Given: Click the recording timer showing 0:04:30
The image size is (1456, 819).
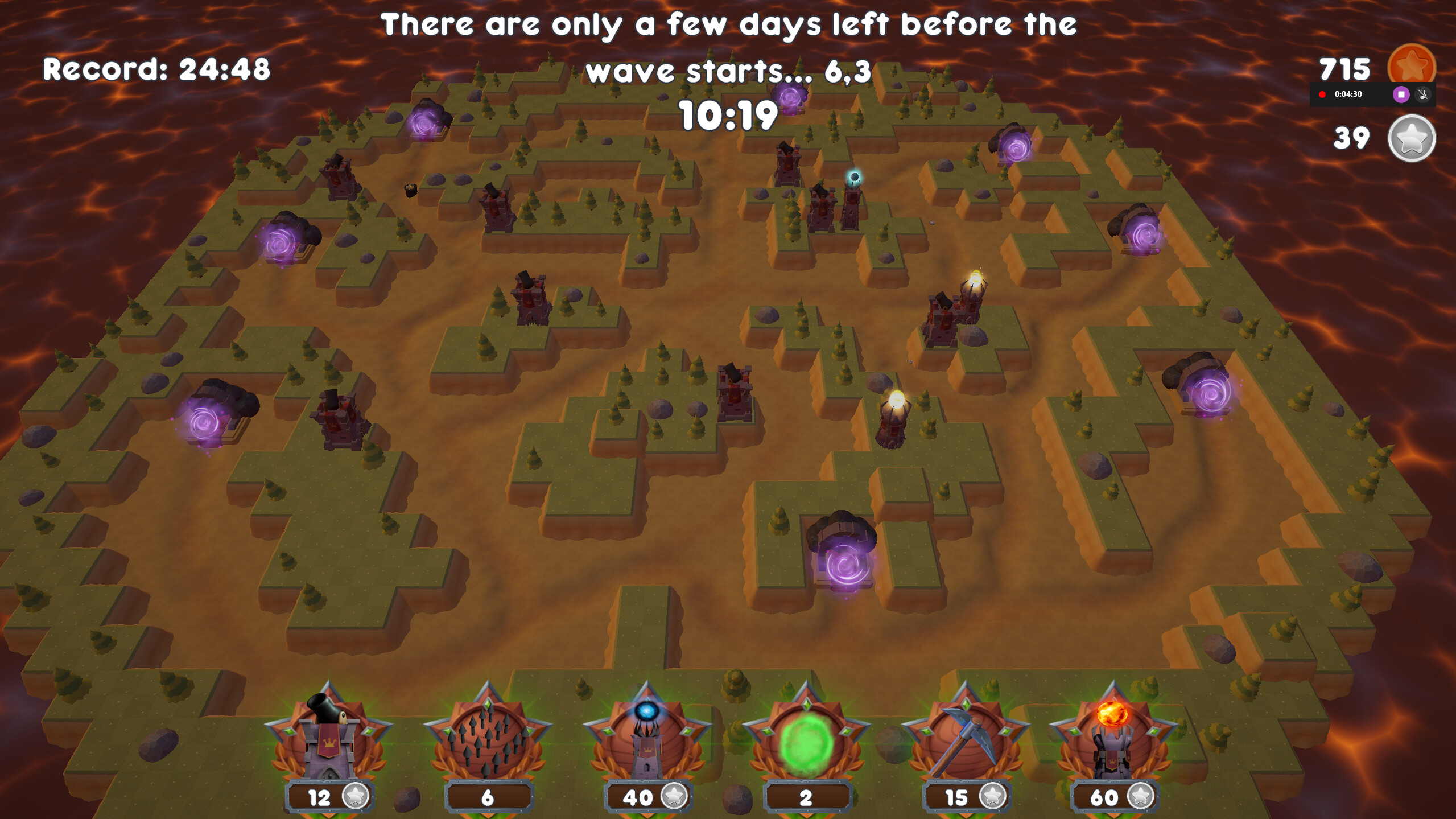Looking at the screenshot, I should coord(1348,94).
